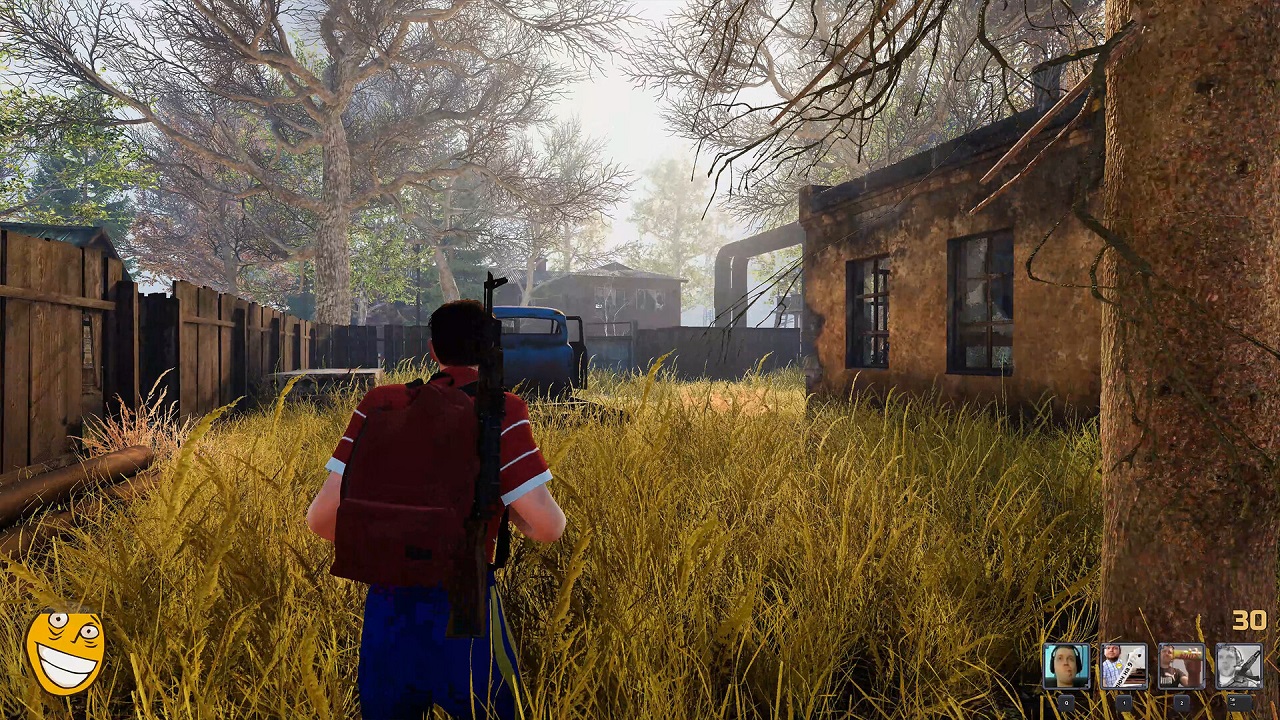Select the black-and-white soldier with rifle portrait
This screenshot has width=1280, height=720.
tap(1239, 666)
